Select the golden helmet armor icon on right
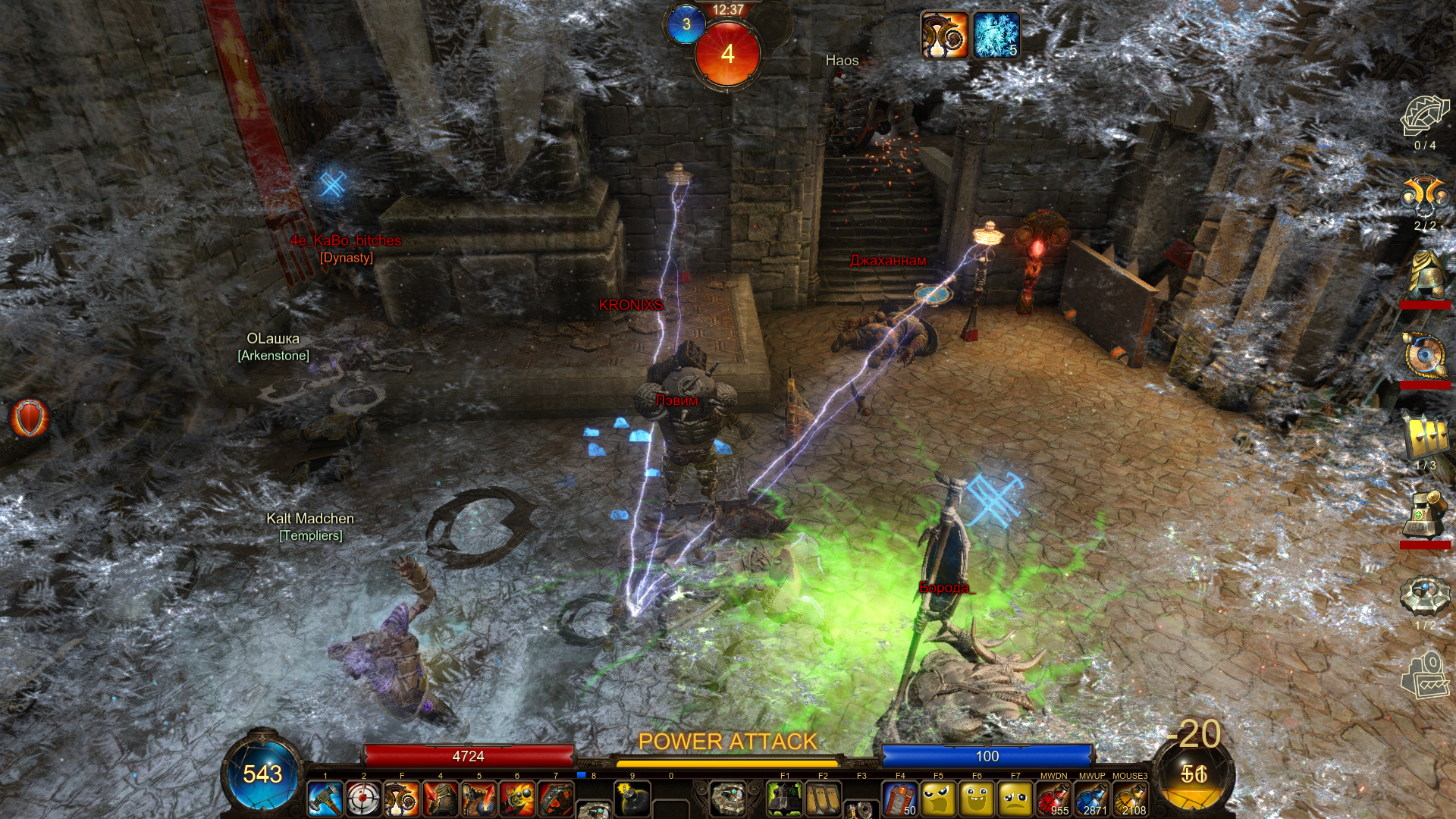This screenshot has width=1456, height=819. pos(1425,274)
